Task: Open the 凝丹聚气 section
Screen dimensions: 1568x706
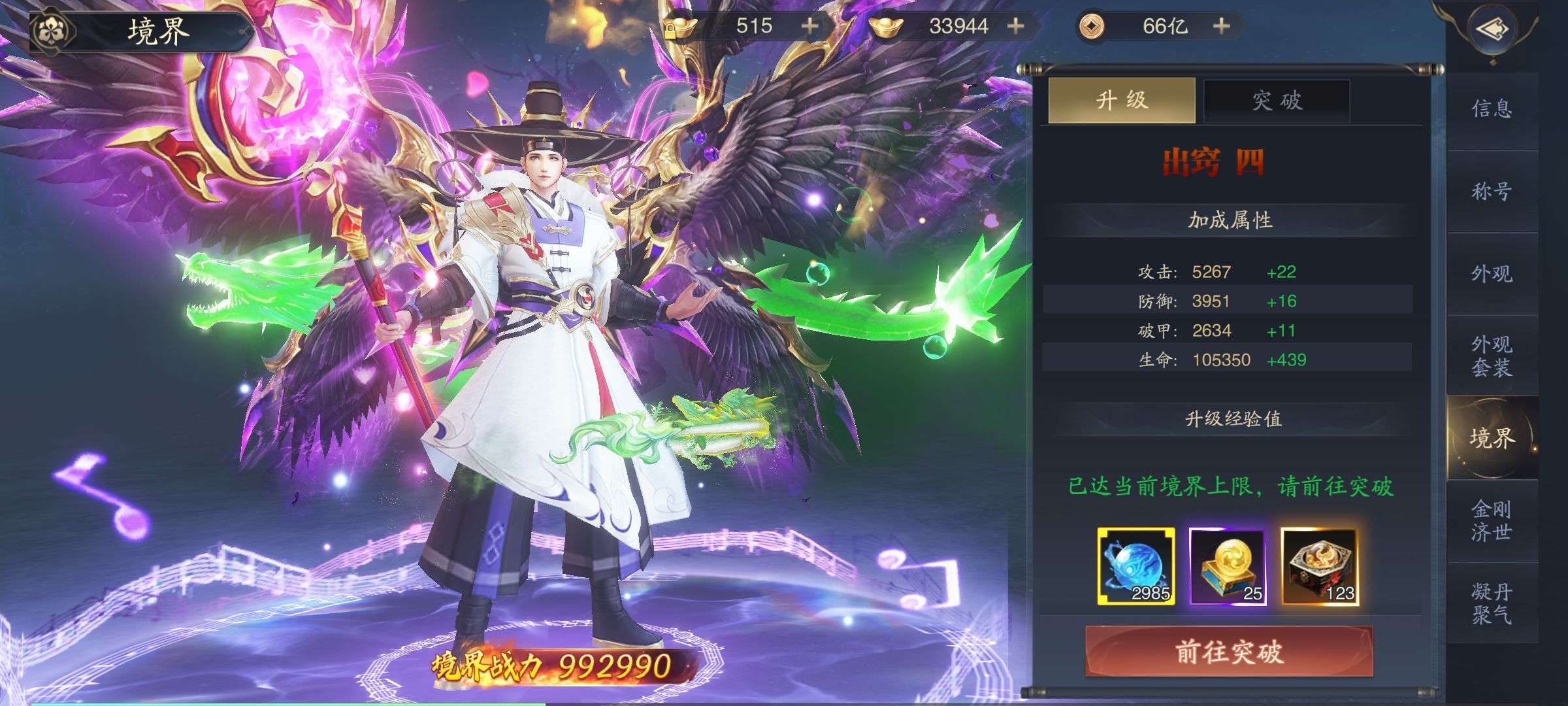Action: coord(1492,603)
